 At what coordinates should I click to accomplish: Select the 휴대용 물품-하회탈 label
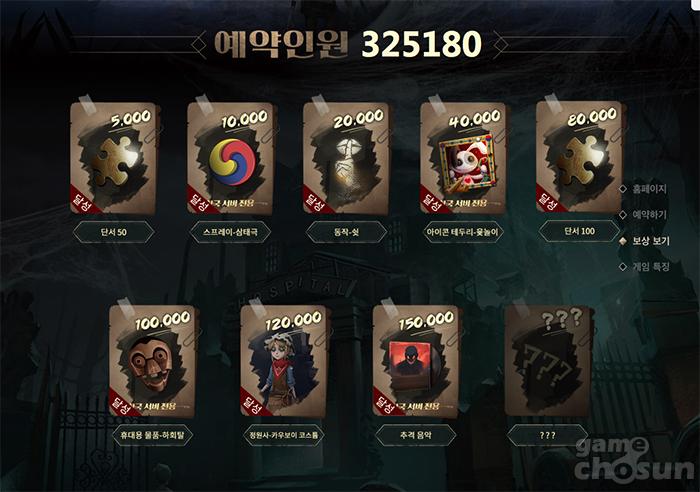point(152,435)
